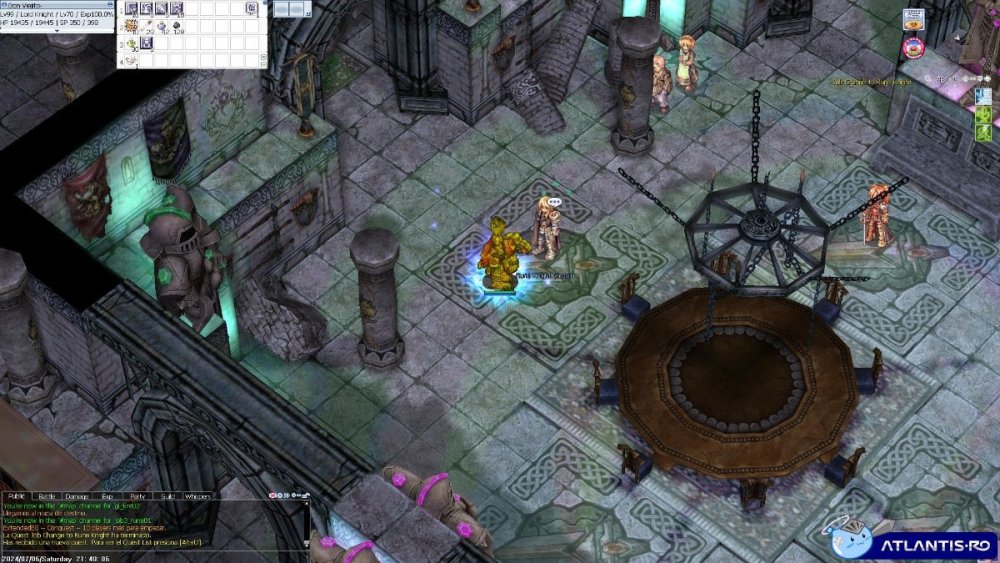Switch to the Party chat tab
Viewport: 1000px width, 563px height.
(x=137, y=496)
